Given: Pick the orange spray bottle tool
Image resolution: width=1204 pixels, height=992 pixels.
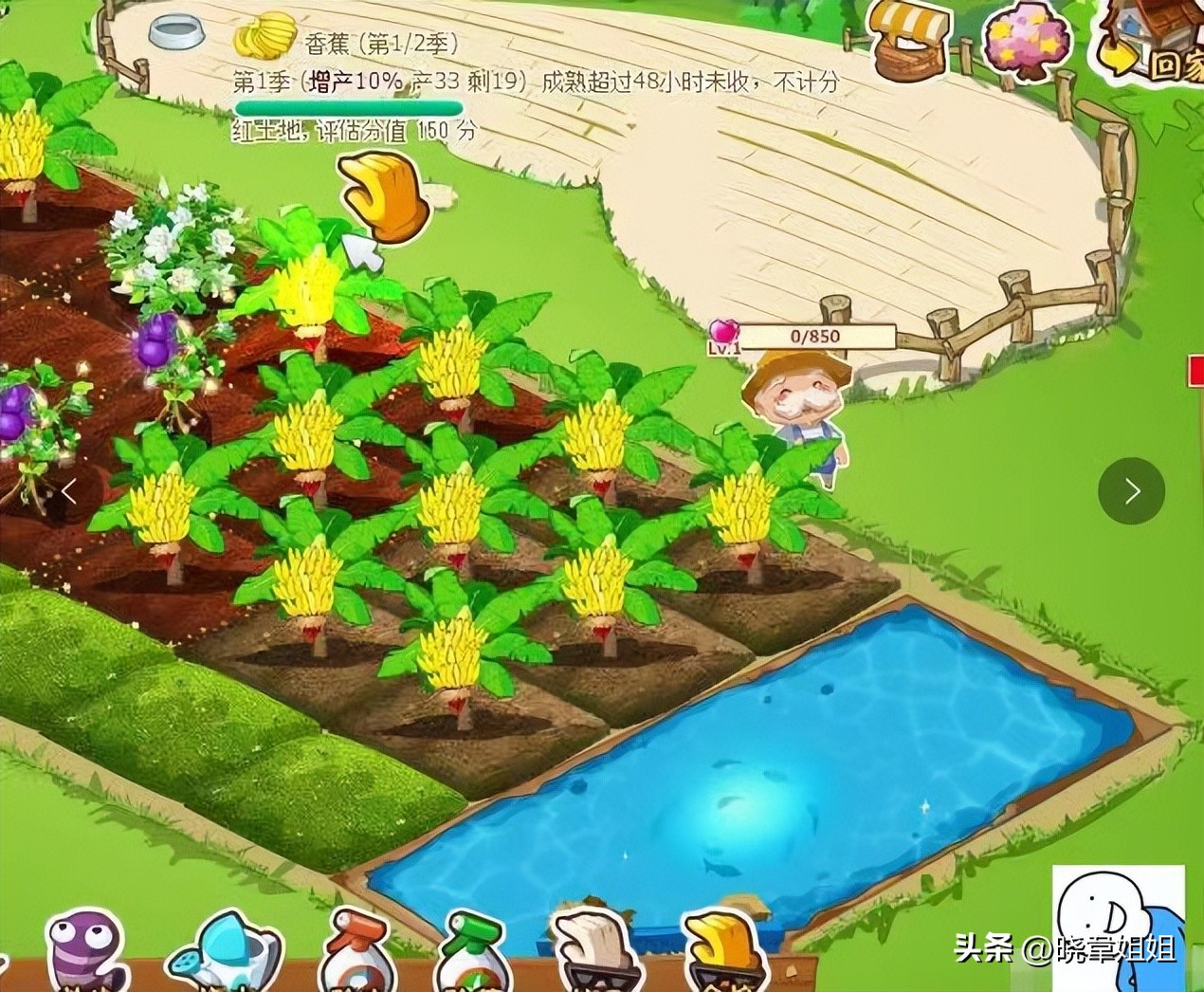Looking at the screenshot, I should (x=356, y=951).
